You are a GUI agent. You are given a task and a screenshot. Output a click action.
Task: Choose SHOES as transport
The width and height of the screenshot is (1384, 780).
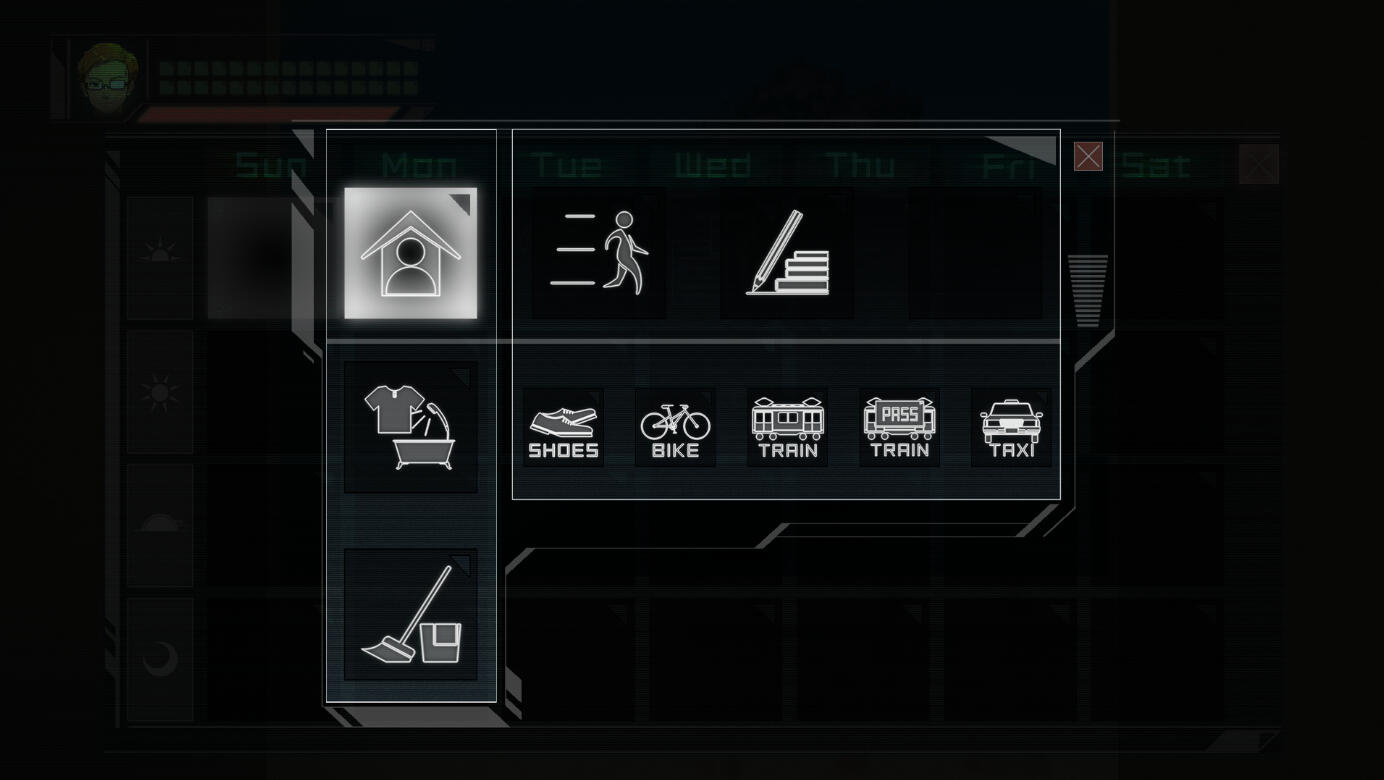pyautogui.click(x=563, y=428)
